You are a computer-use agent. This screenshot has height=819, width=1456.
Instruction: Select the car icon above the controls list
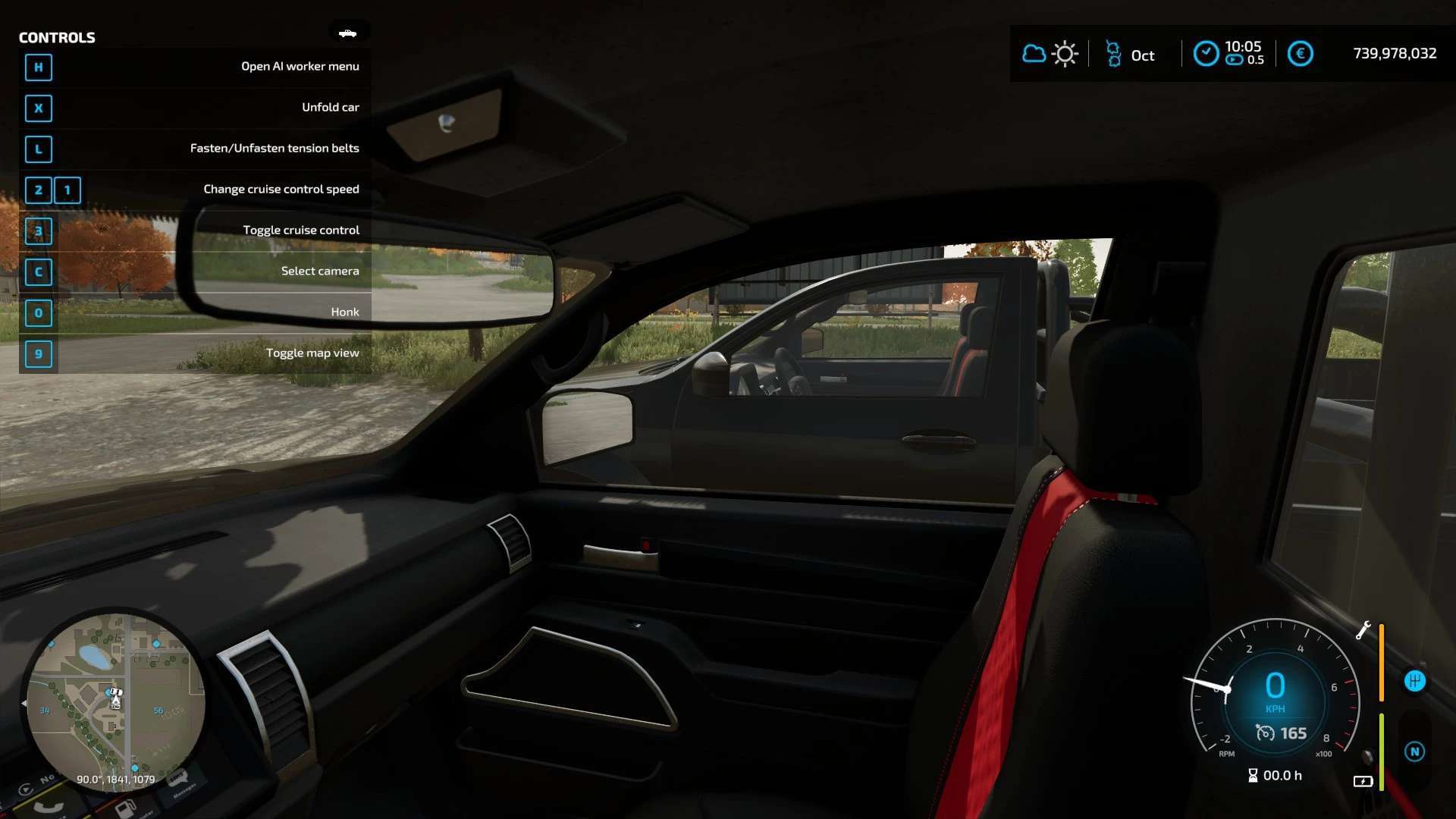348,33
